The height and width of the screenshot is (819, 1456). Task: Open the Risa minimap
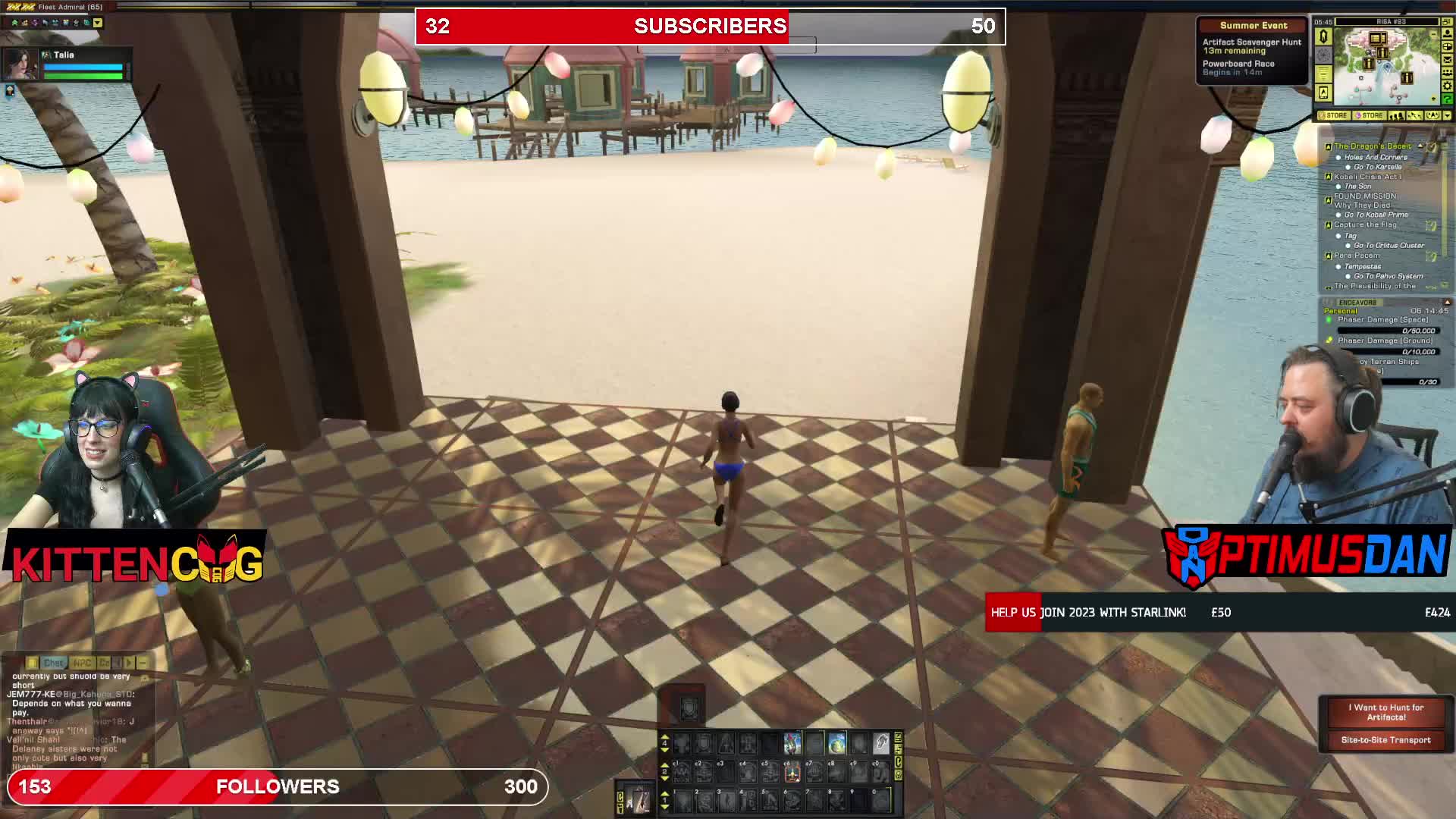(1385, 67)
